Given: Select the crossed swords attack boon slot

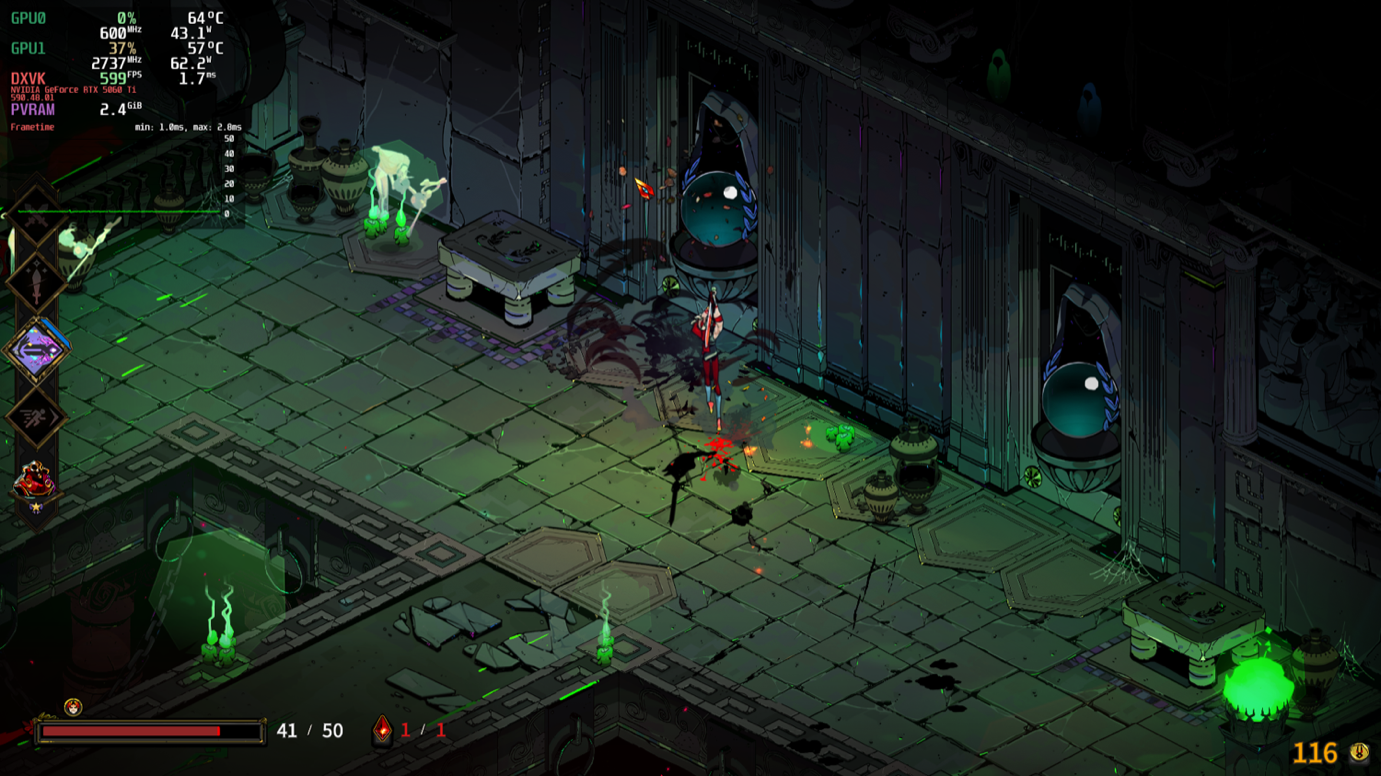Looking at the screenshot, I should point(35,214).
